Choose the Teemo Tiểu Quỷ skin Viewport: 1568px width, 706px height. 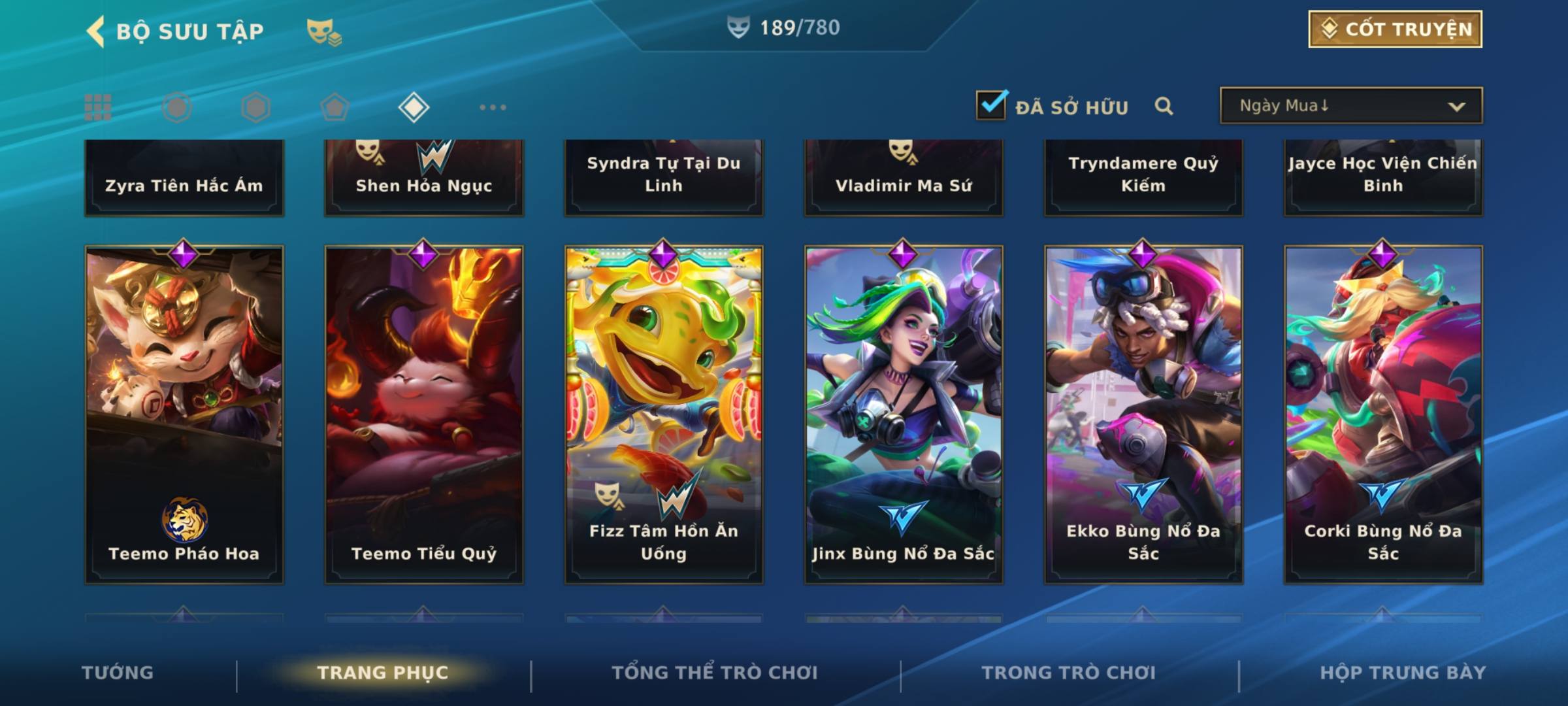[424, 414]
